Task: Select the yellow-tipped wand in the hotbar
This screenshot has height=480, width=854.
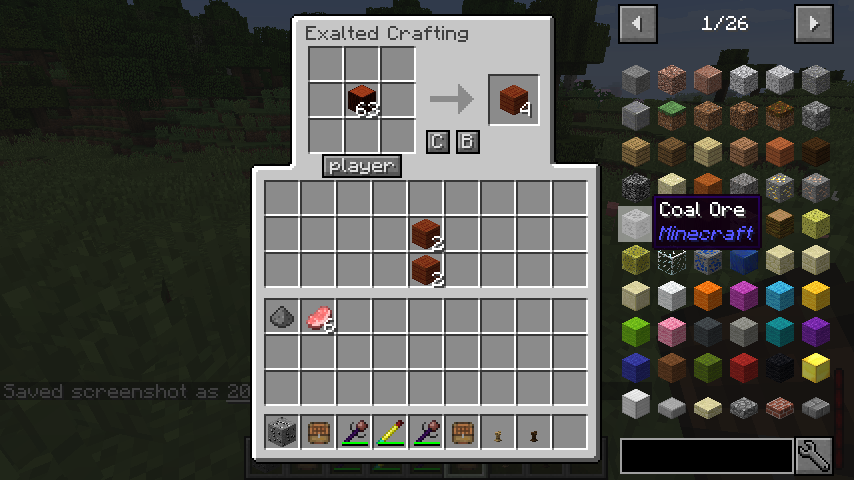Action: point(390,432)
